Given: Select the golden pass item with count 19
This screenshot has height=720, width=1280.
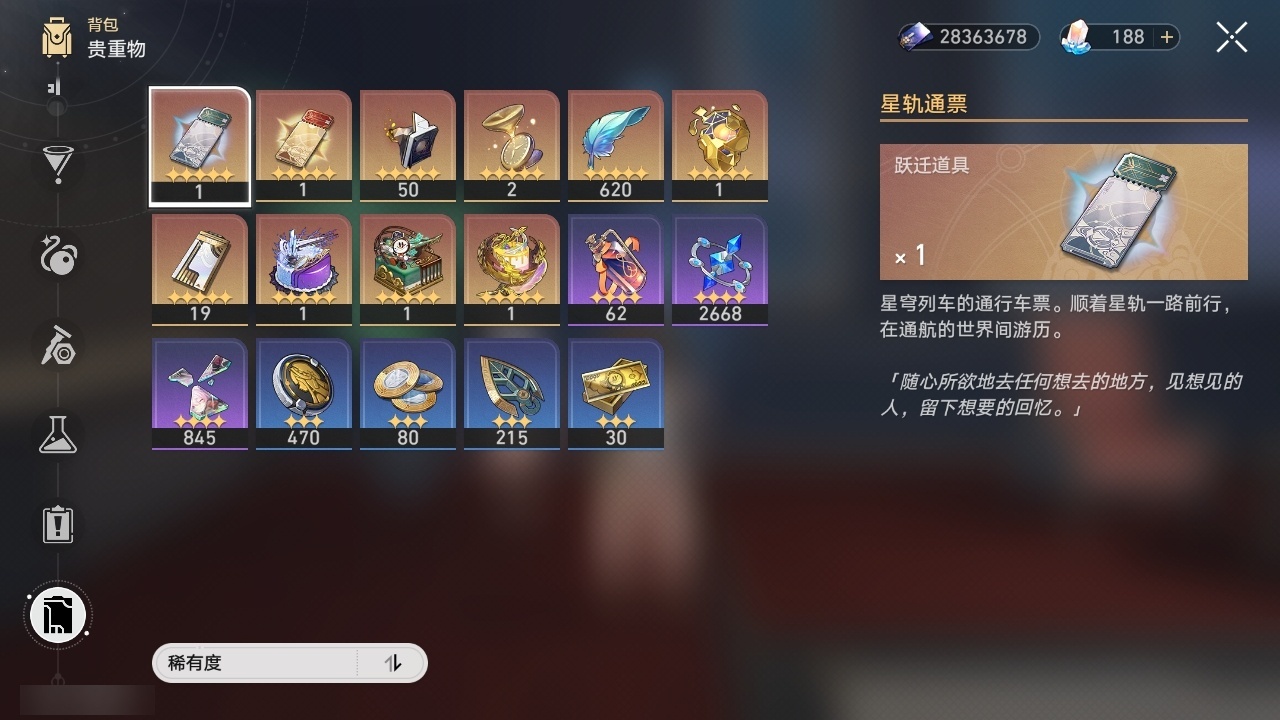Looking at the screenshot, I should tap(199, 262).
